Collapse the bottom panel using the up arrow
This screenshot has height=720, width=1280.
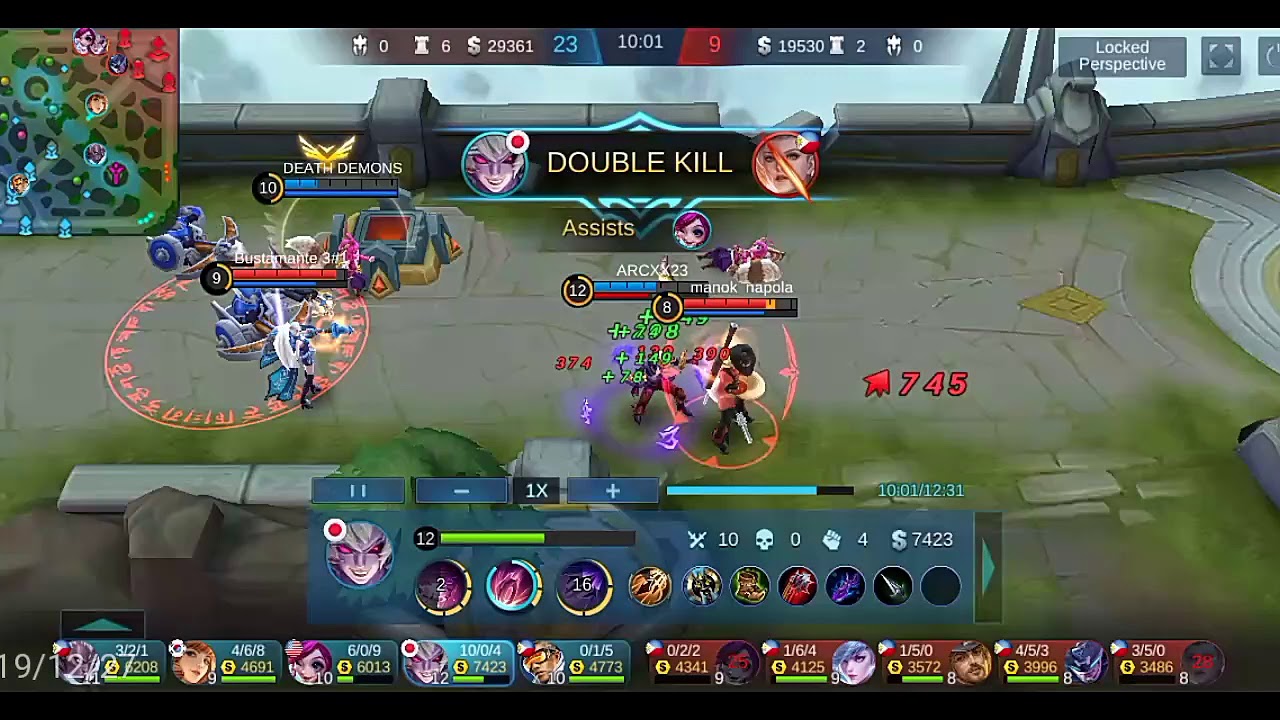103,626
